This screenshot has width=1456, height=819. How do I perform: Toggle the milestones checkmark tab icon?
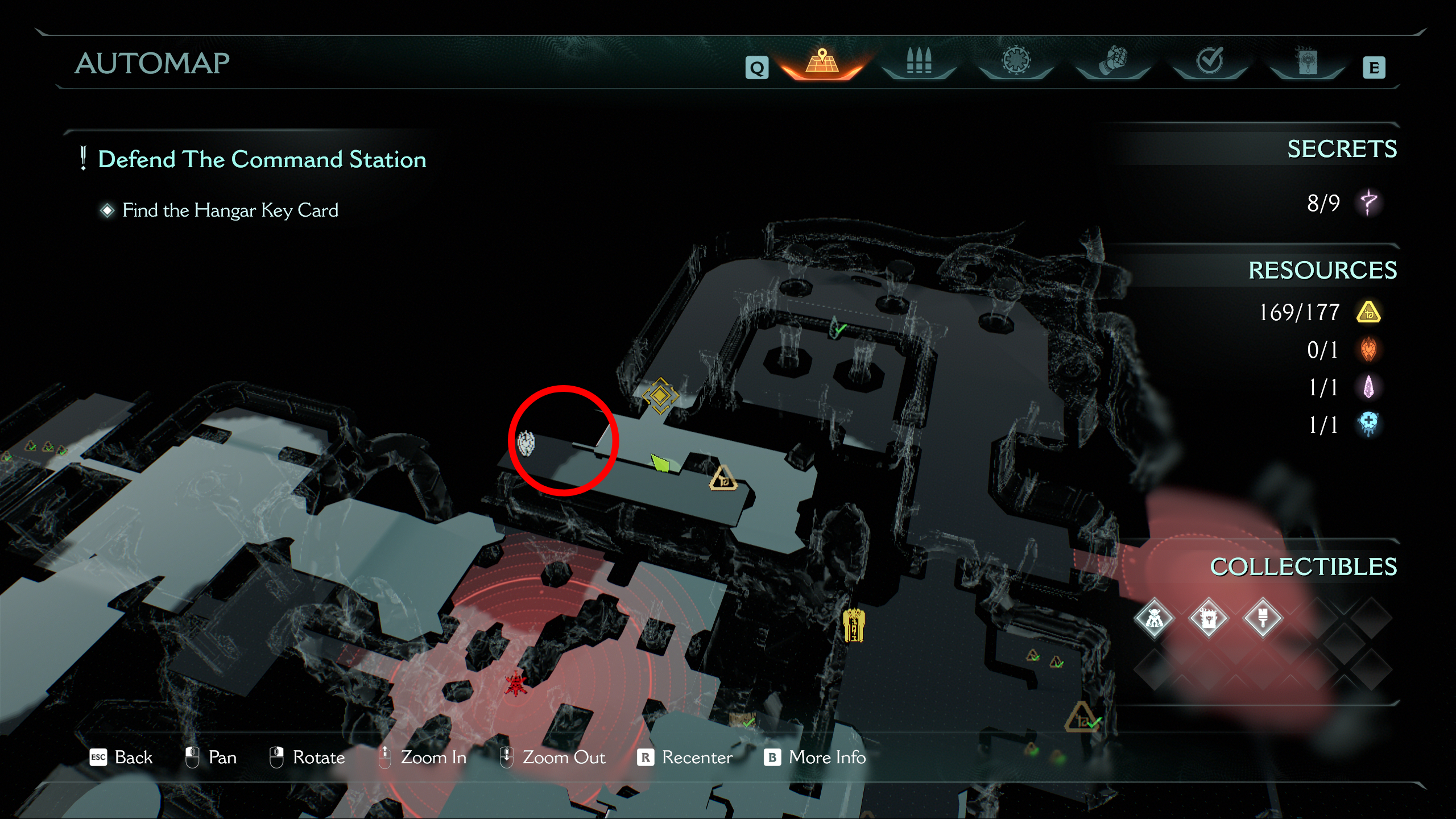click(1209, 63)
